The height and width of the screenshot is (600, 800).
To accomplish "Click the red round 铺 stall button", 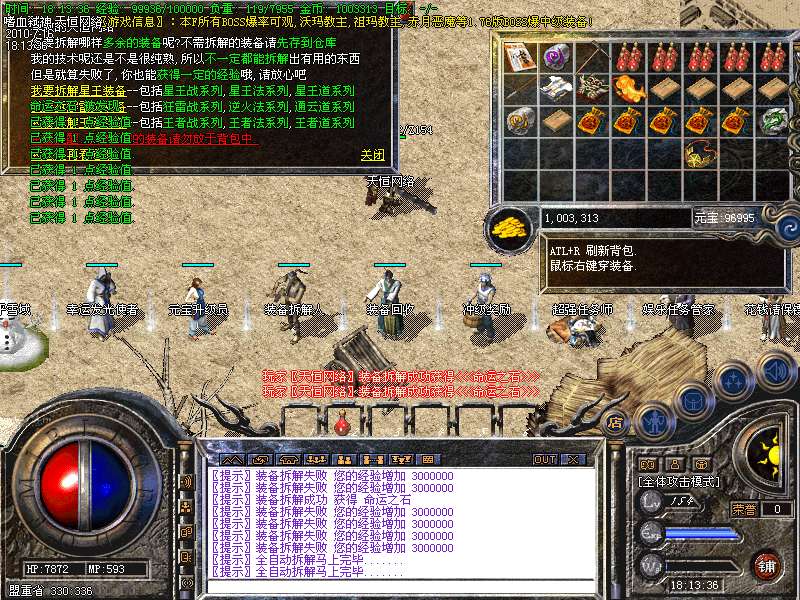I will 767,564.
